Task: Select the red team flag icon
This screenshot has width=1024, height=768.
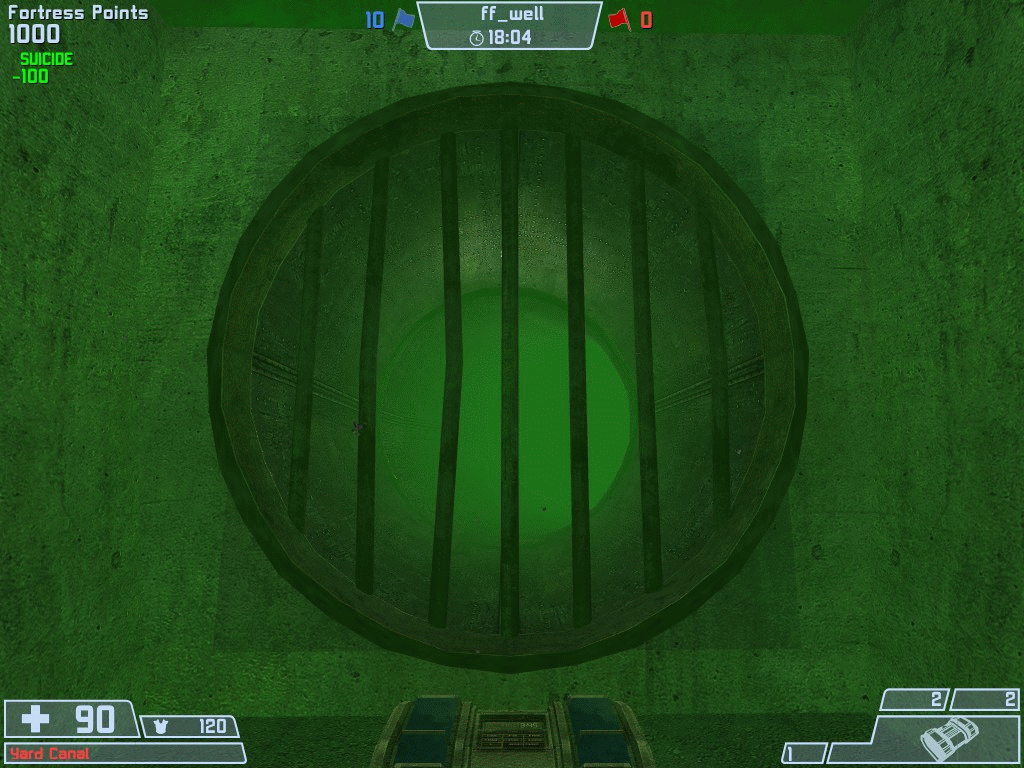Action: coord(619,20)
